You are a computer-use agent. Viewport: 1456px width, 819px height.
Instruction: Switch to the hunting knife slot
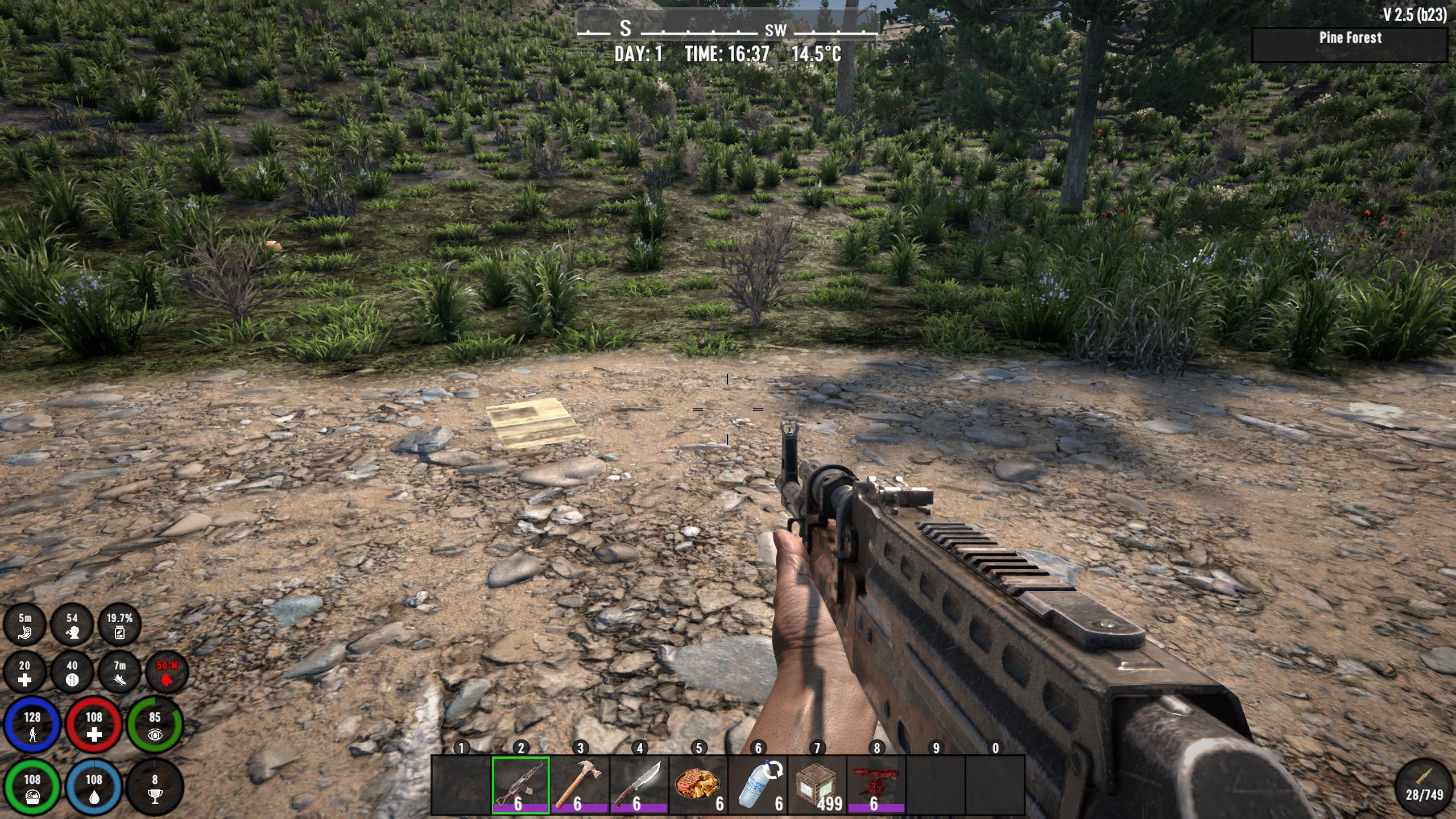639,785
